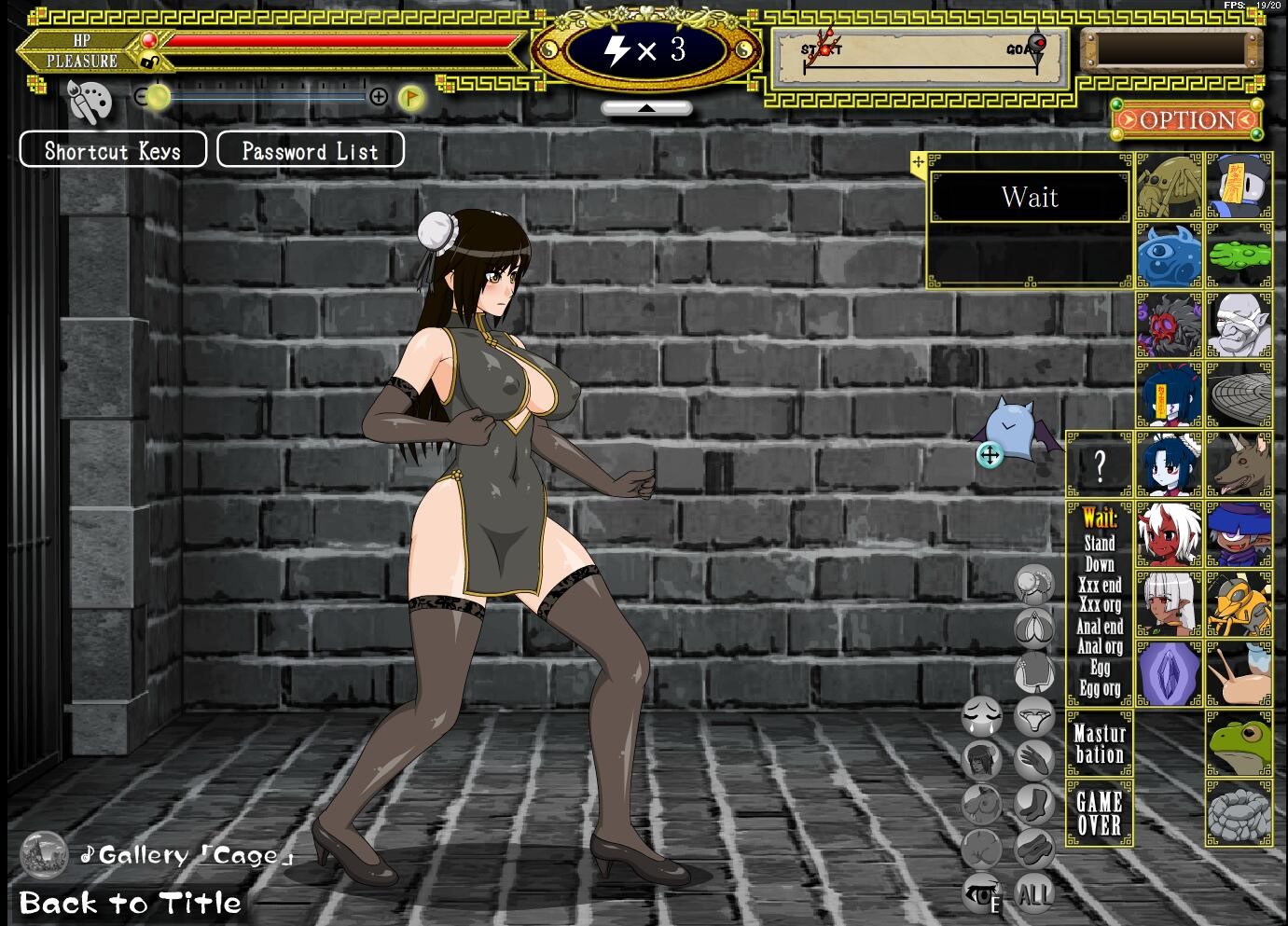
Task: Open the OPTION menu
Action: point(1186,120)
